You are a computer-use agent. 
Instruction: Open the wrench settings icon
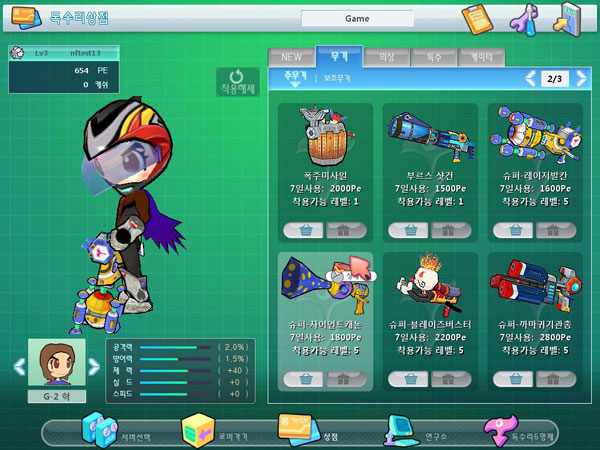click(x=525, y=17)
